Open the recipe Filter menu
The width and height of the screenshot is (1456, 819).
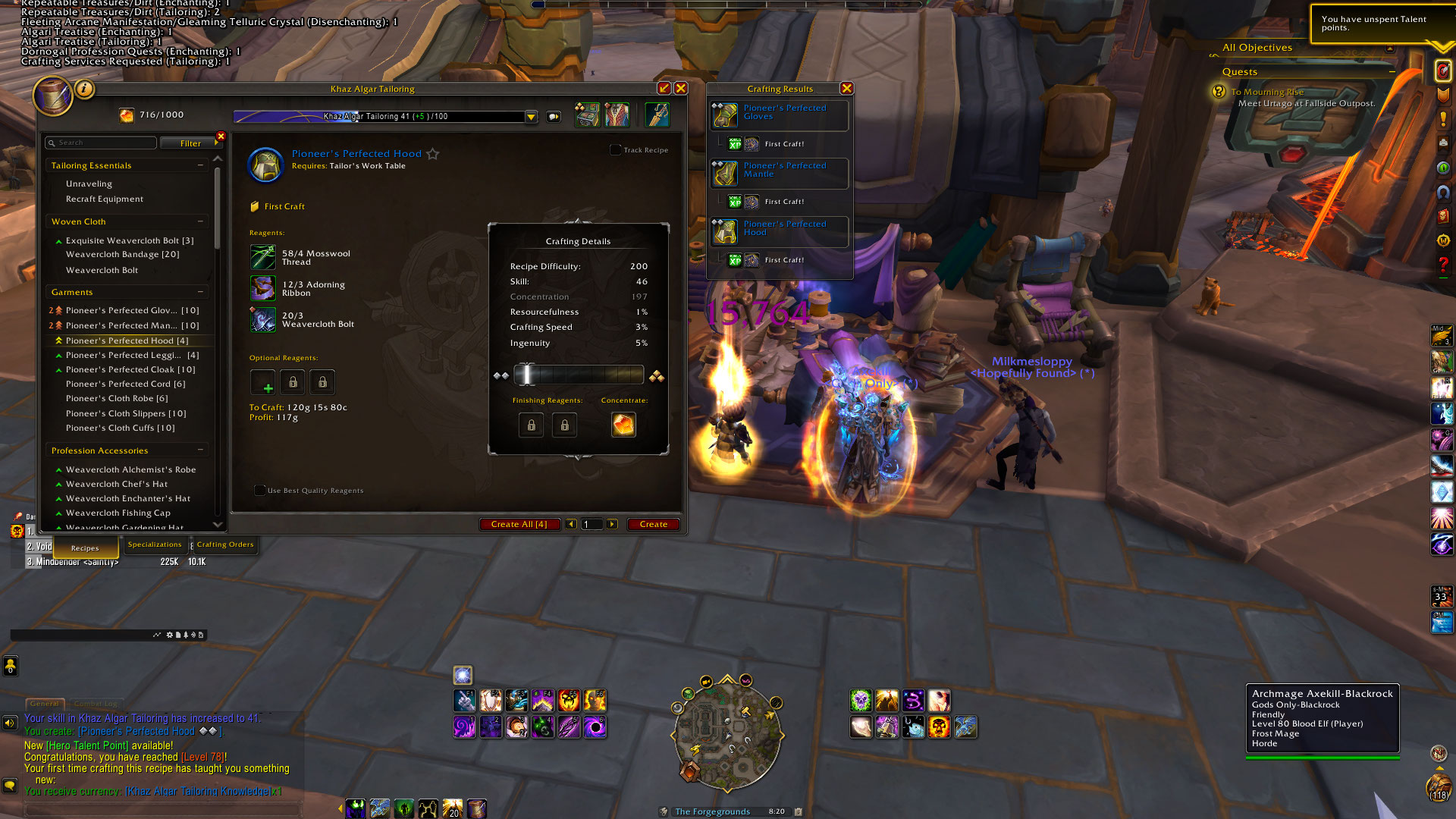[x=191, y=143]
